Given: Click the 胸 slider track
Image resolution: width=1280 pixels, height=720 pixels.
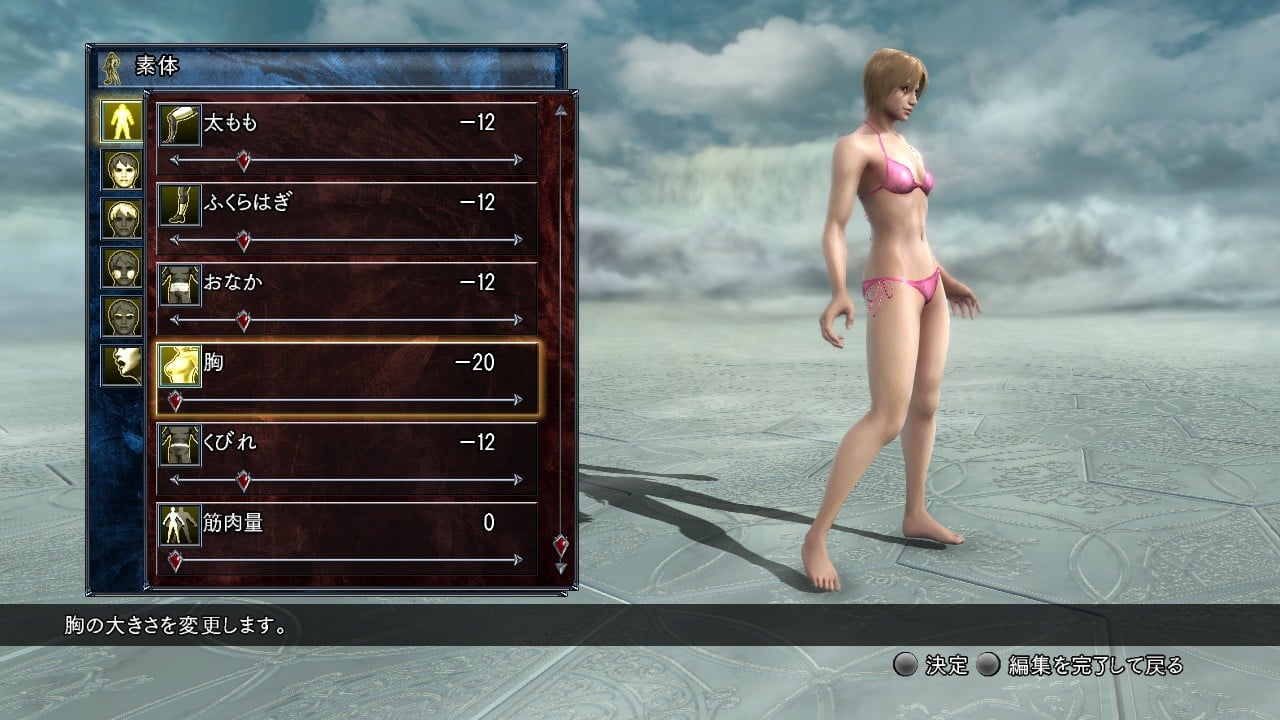Looking at the screenshot, I should [x=347, y=400].
